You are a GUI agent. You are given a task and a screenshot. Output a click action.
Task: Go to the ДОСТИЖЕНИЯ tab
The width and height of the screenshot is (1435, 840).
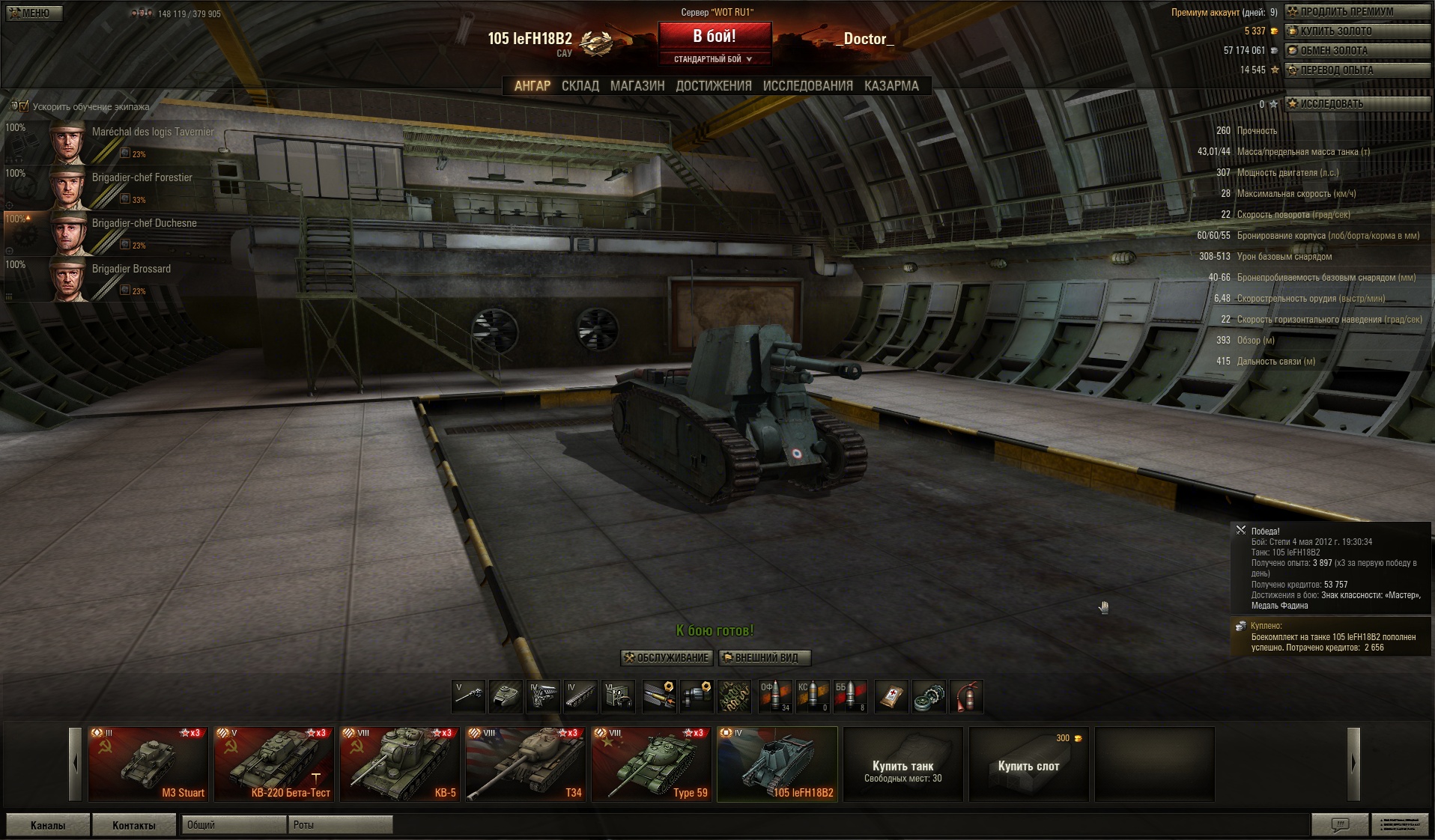point(714,86)
